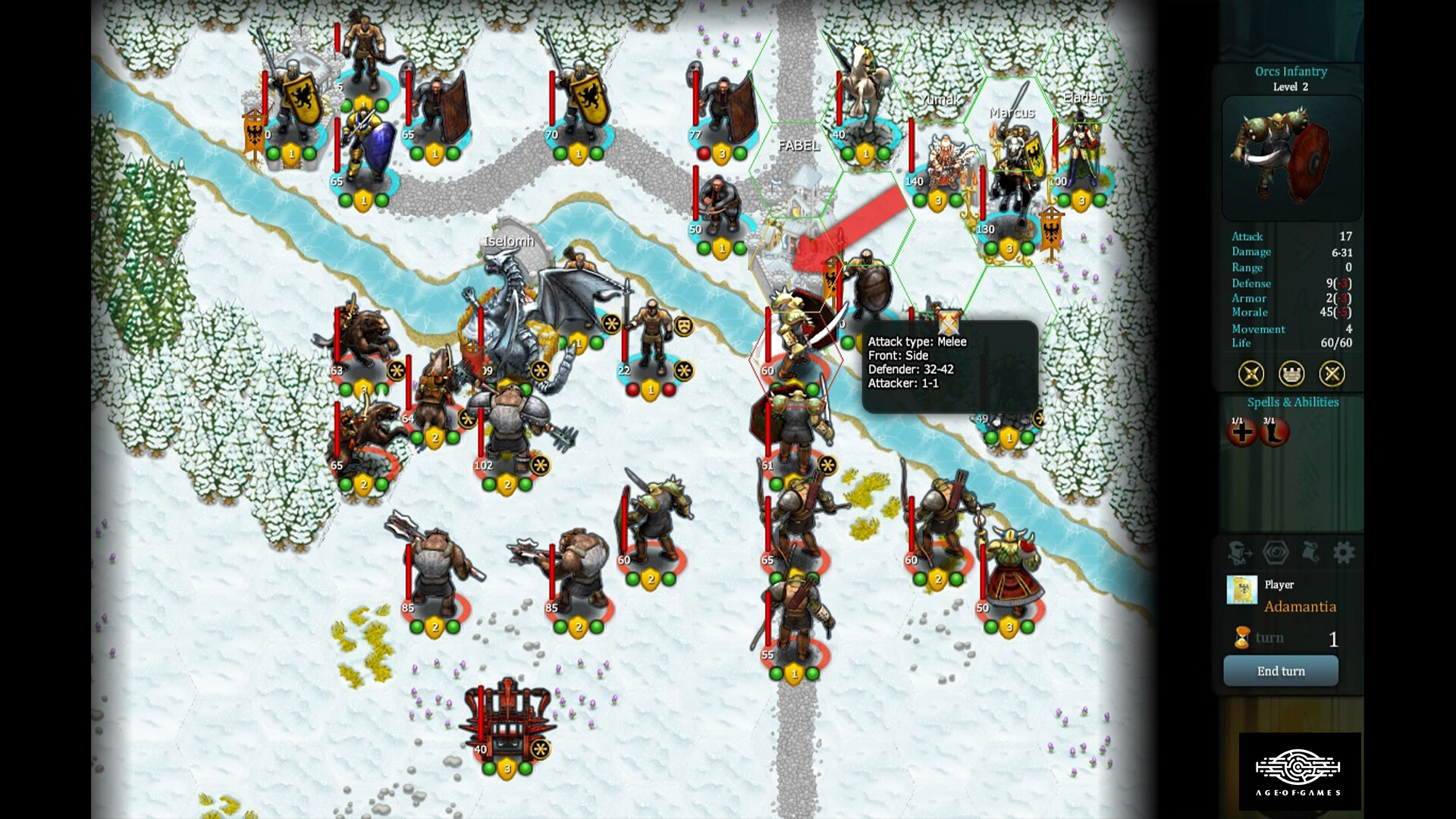Click the Player banner flag thumbnail

pyautogui.click(x=1242, y=590)
